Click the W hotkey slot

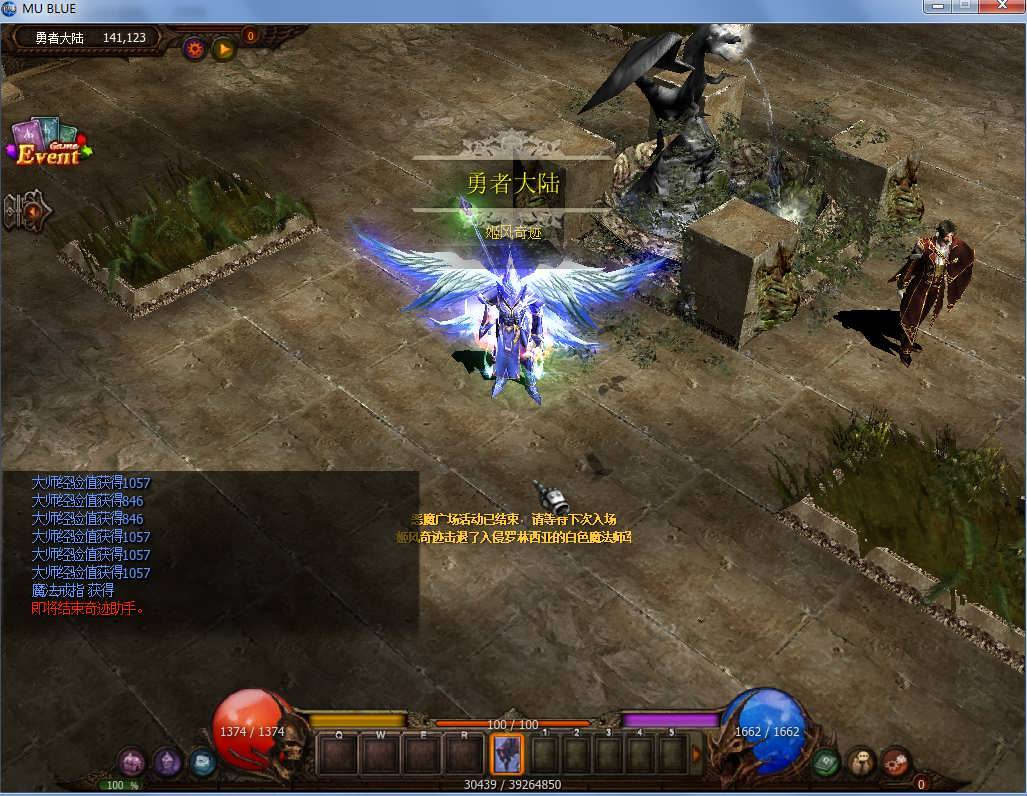[x=381, y=753]
